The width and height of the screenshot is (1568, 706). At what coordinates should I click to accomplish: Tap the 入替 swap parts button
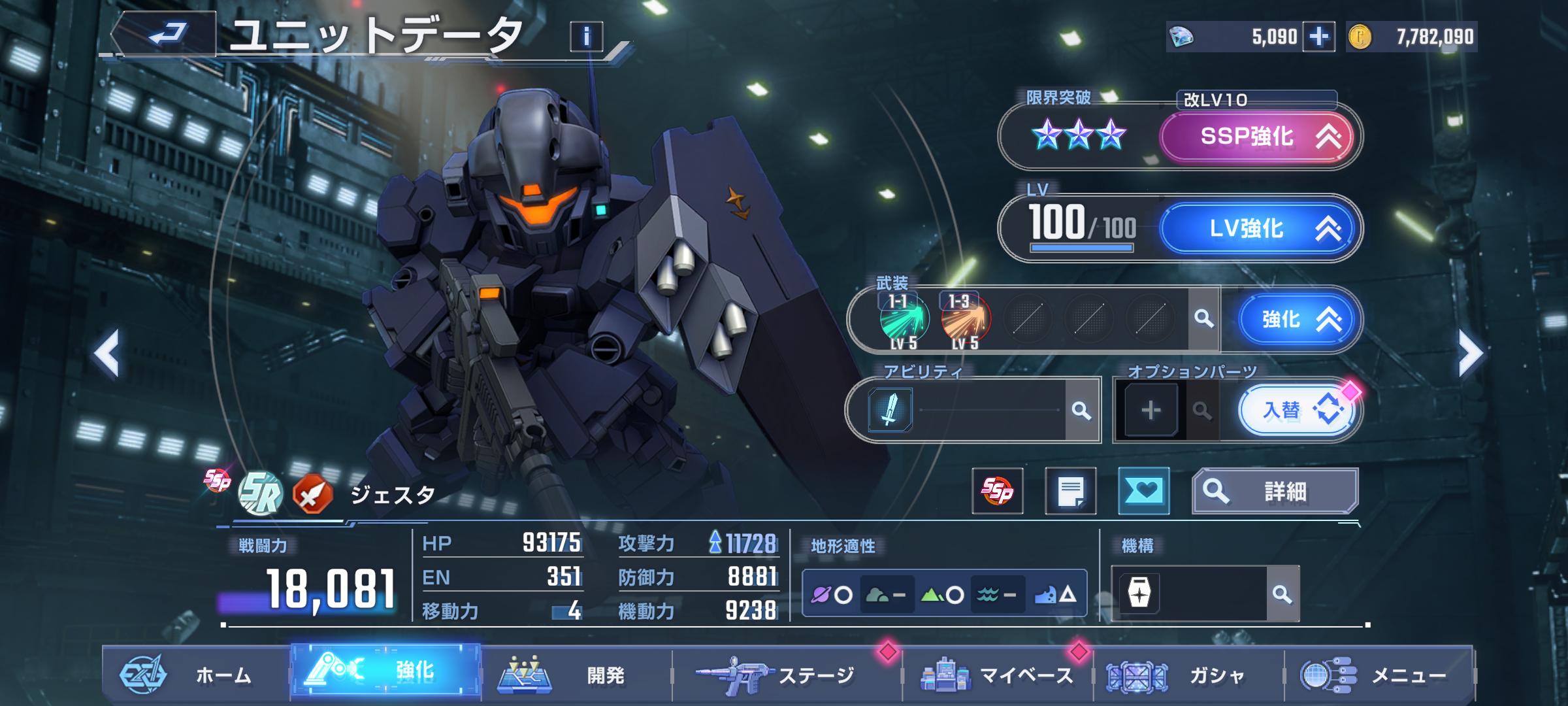(x=1297, y=411)
